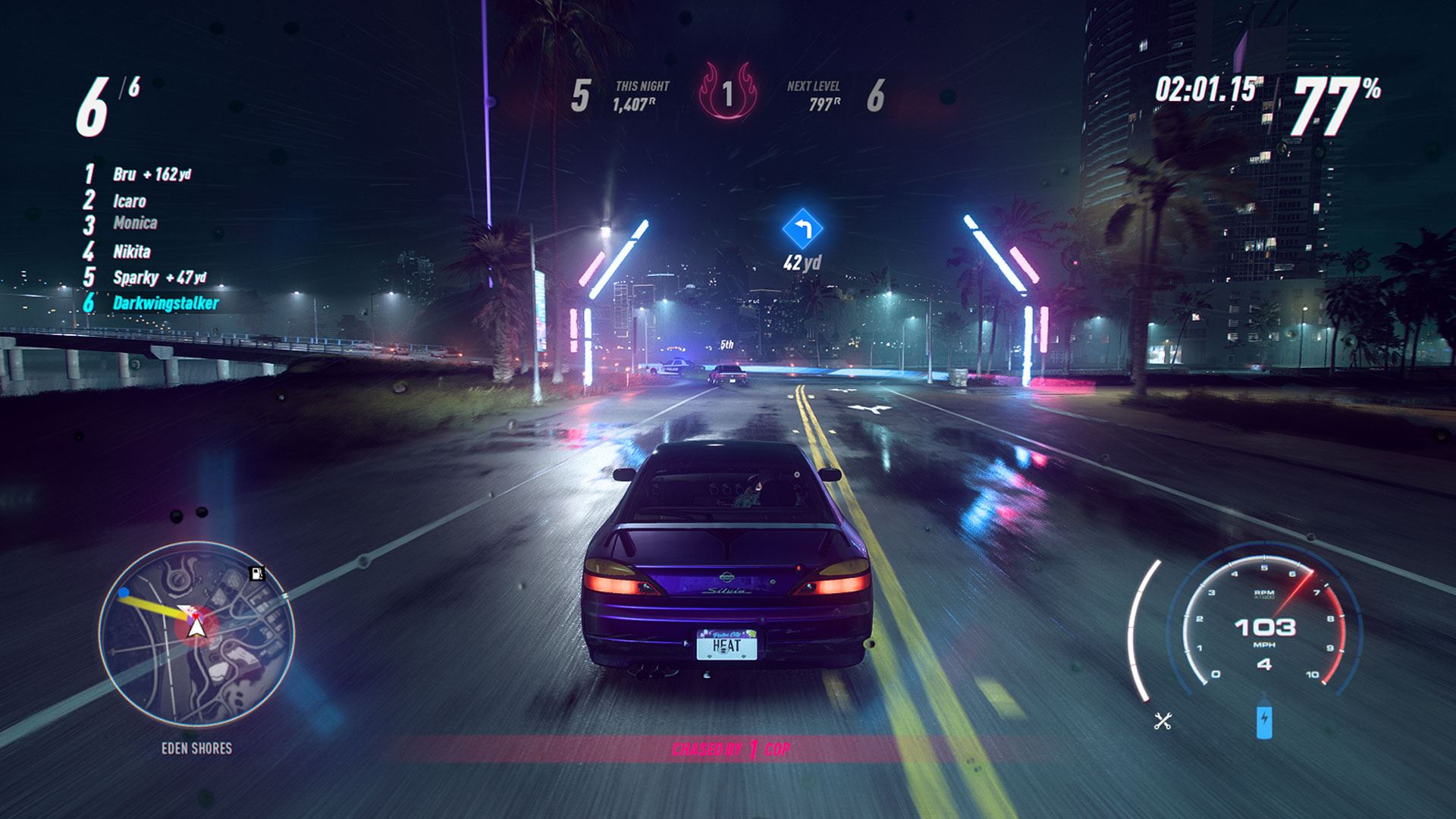1456x819 pixels.
Task: Pick Monica from the standings list
Action: [x=135, y=223]
